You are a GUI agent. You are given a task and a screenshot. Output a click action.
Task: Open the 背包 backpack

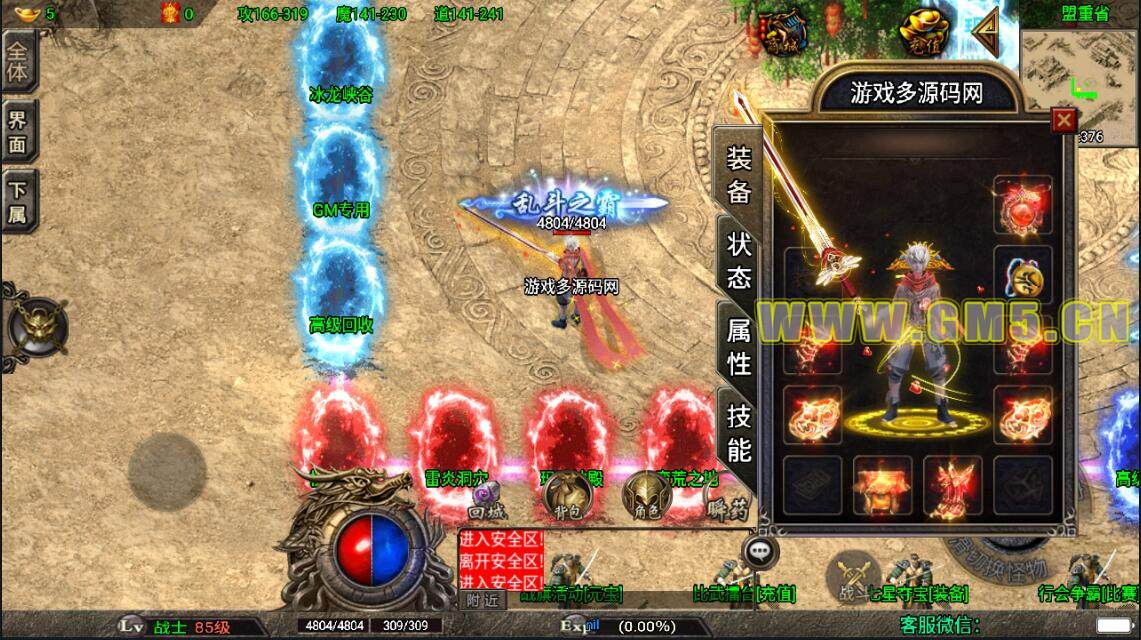(x=567, y=494)
